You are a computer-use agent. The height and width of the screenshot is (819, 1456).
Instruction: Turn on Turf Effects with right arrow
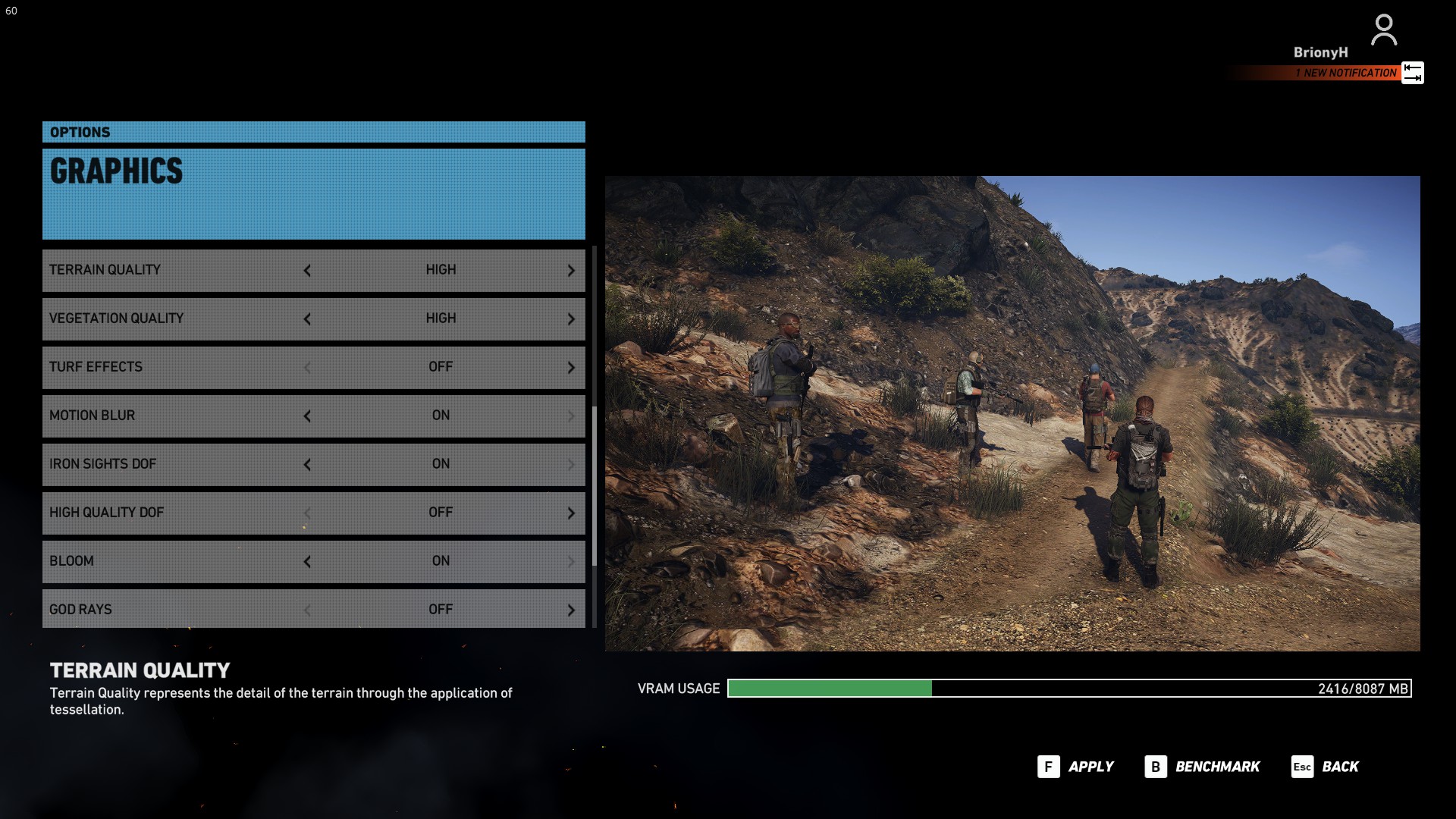tap(571, 368)
